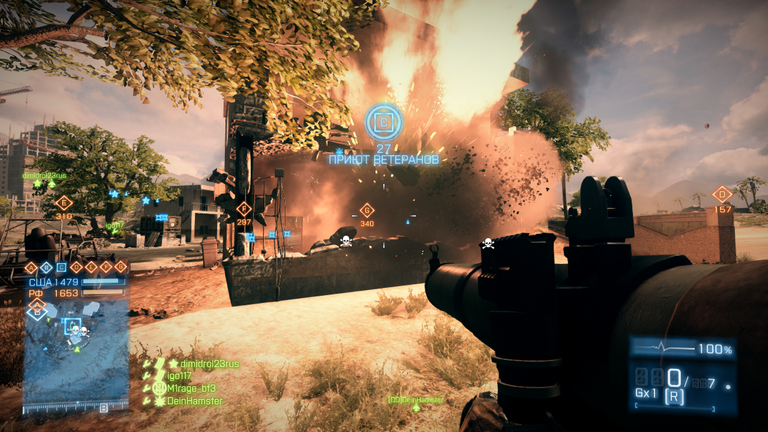Select squad member igo117 in the list
Screen dimensions: 768x432
coord(180,375)
